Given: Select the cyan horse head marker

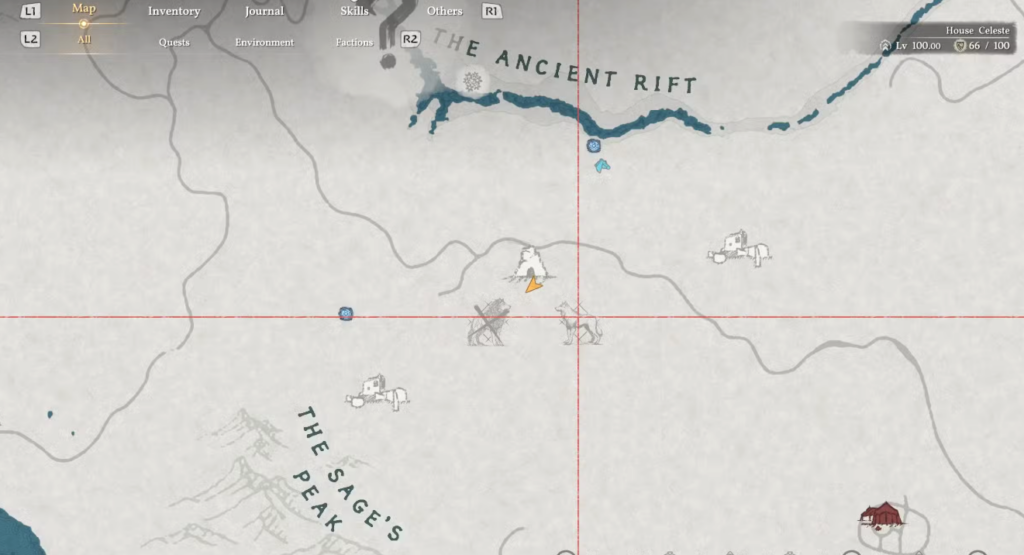Looking at the screenshot, I should pos(601,166).
